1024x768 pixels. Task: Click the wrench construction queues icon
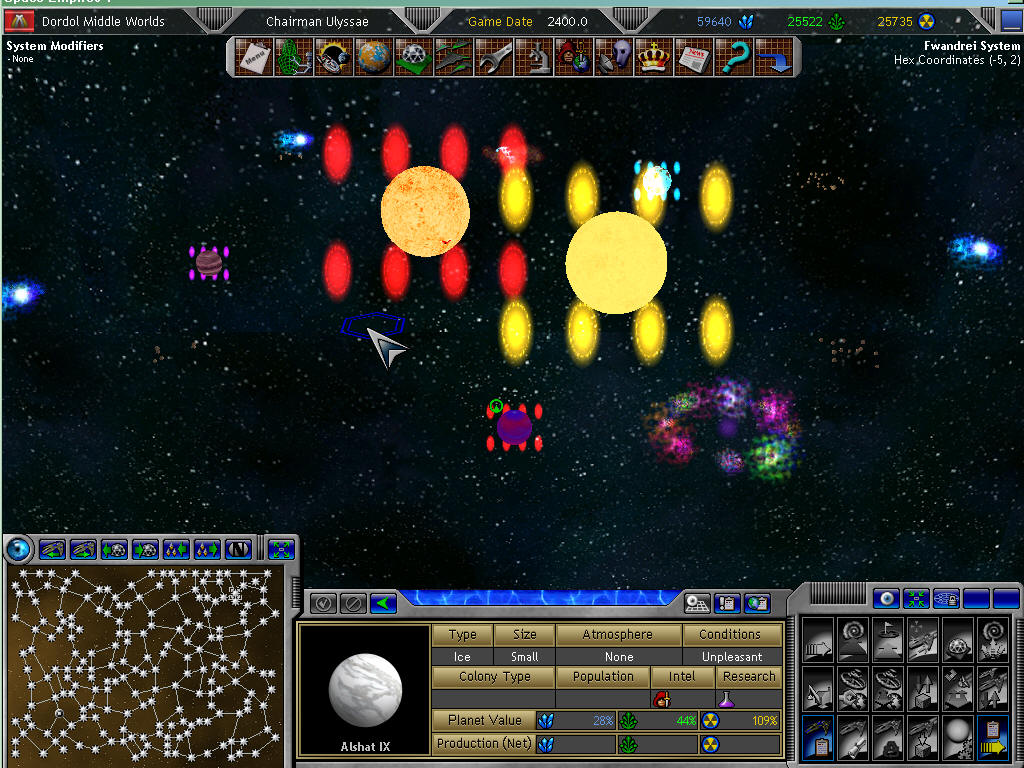coord(493,57)
